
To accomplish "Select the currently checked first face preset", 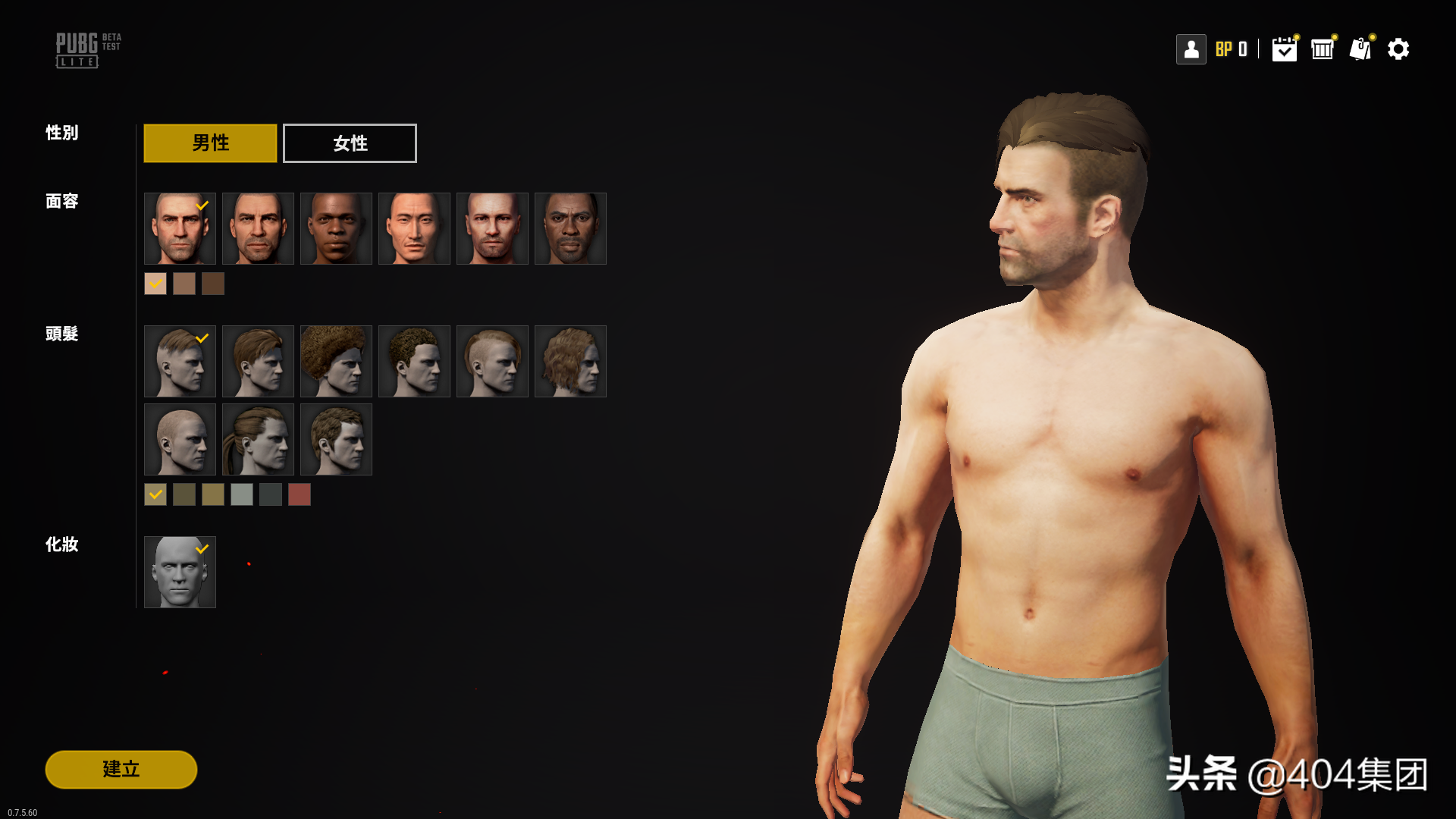I will 180,228.
